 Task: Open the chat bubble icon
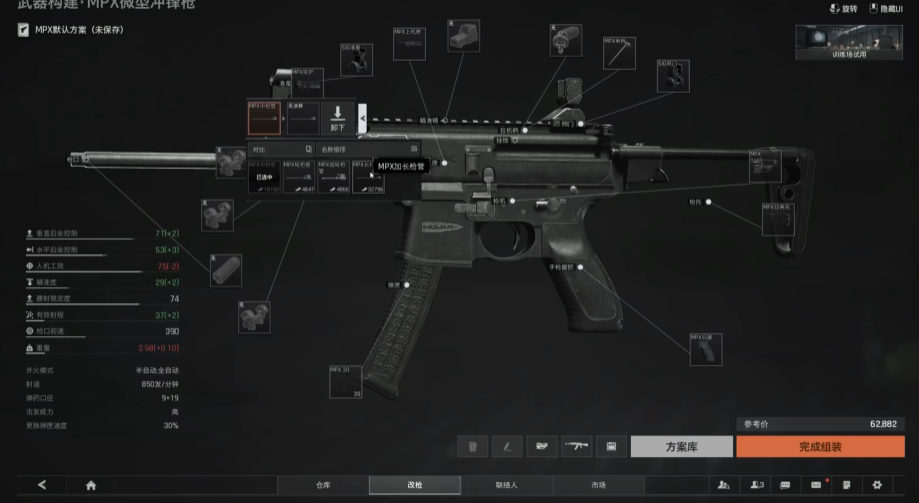coord(785,485)
